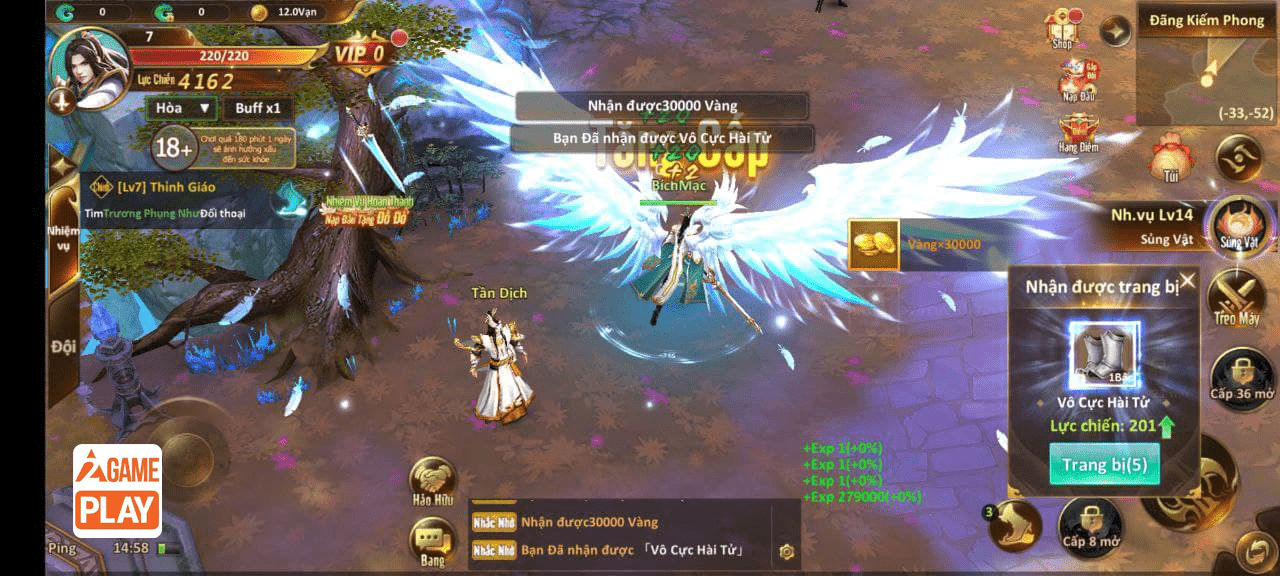Close the Nhận được trang bị popup
Viewport: 1280px width, 576px height.
[1187, 281]
